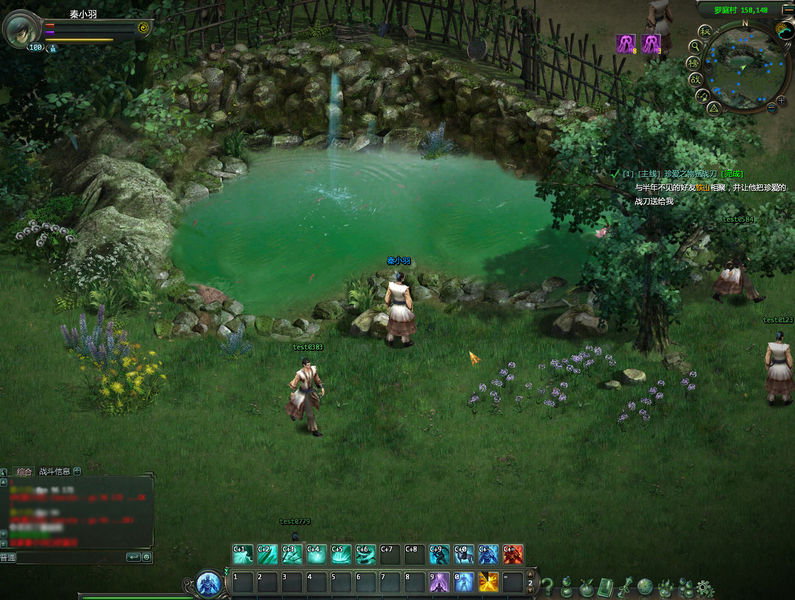795x600 pixels.
Task: Click the first purple ghost buff icon
Action: (627, 43)
